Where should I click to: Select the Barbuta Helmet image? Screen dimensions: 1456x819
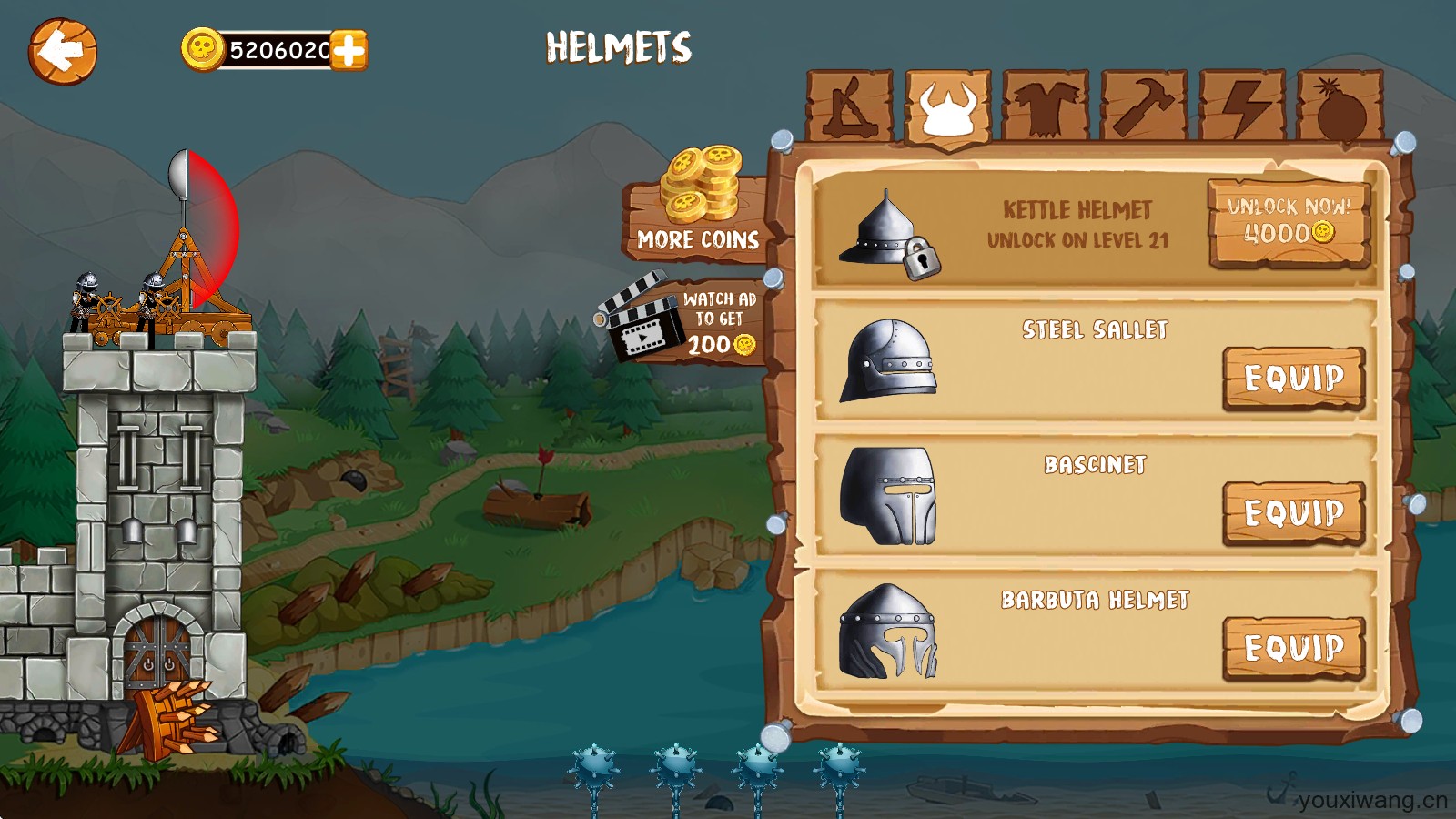pos(888,632)
